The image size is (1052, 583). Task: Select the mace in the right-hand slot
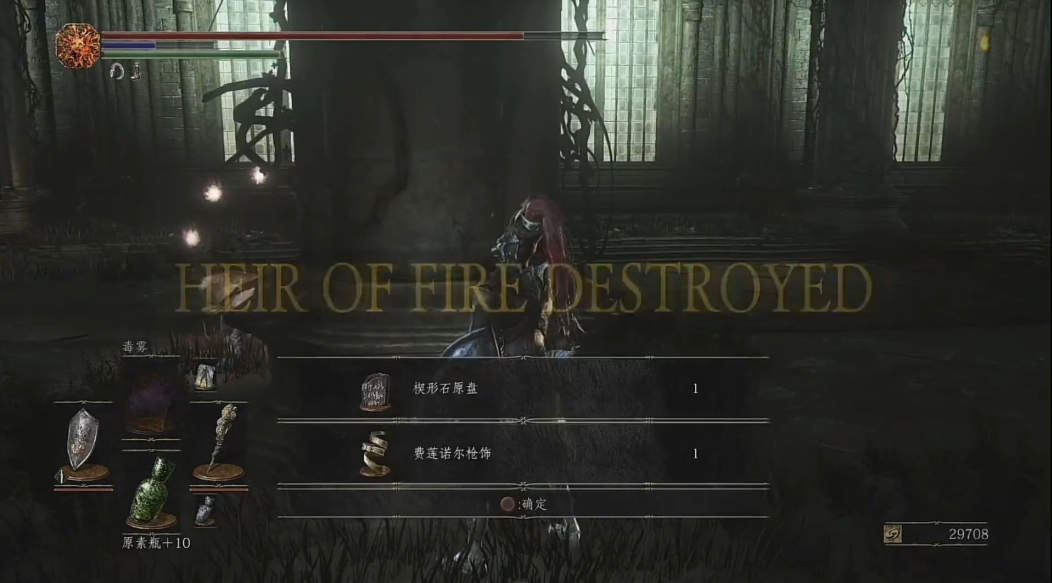(218, 441)
